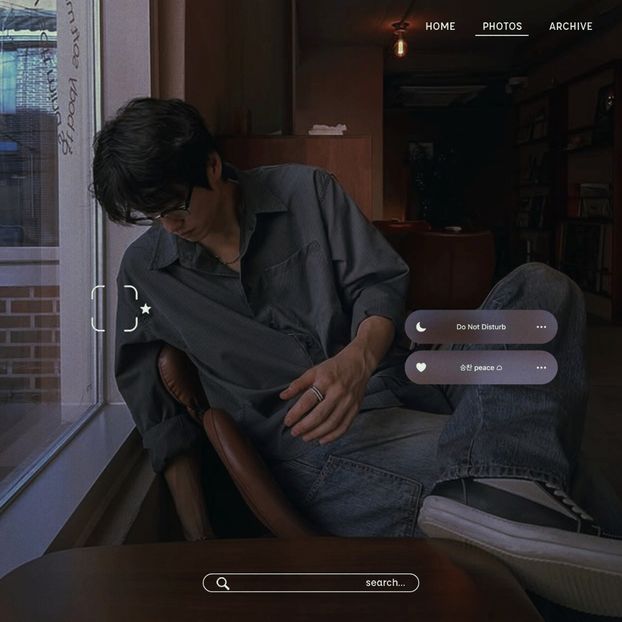Open the Do Not Disturb three-dot menu
This screenshot has height=622, width=622.
pos(541,327)
